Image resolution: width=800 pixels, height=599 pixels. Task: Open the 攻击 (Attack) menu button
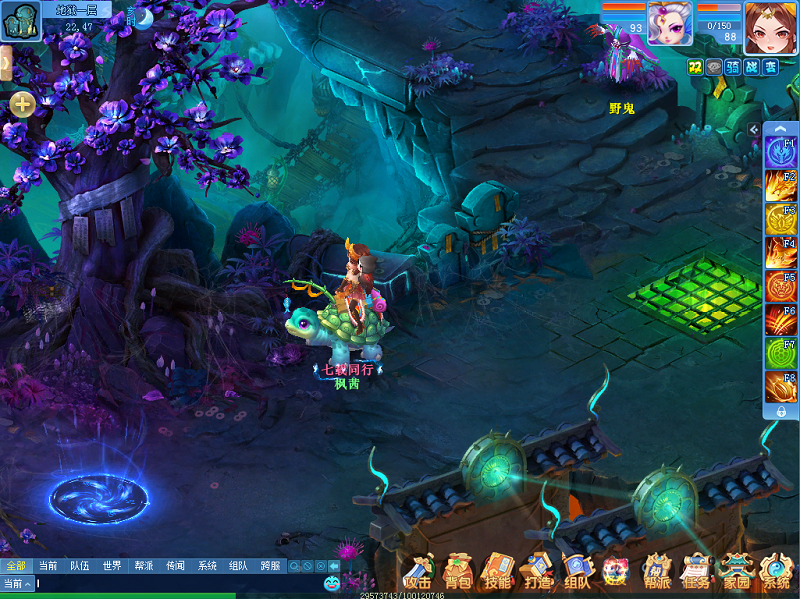(418, 573)
